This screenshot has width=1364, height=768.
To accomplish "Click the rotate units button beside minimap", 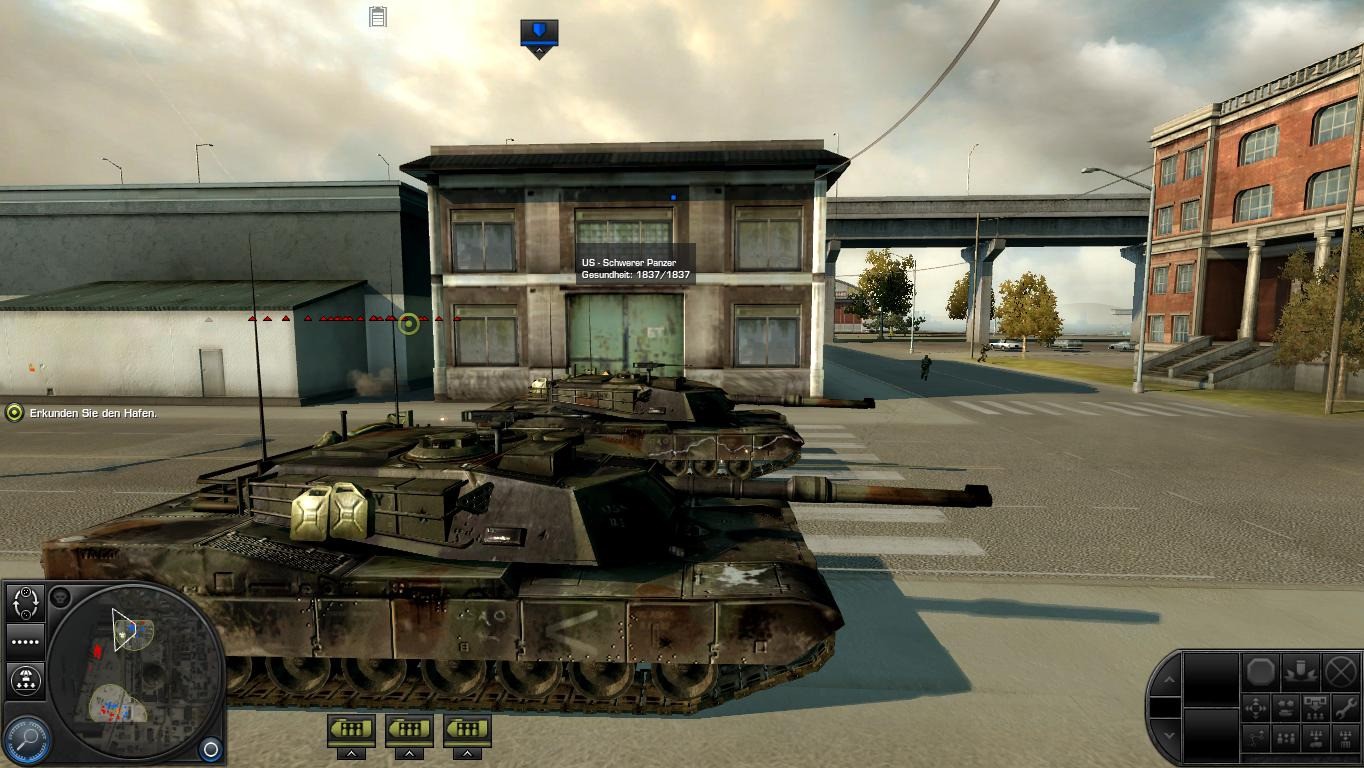I will pyautogui.click(x=25, y=602).
